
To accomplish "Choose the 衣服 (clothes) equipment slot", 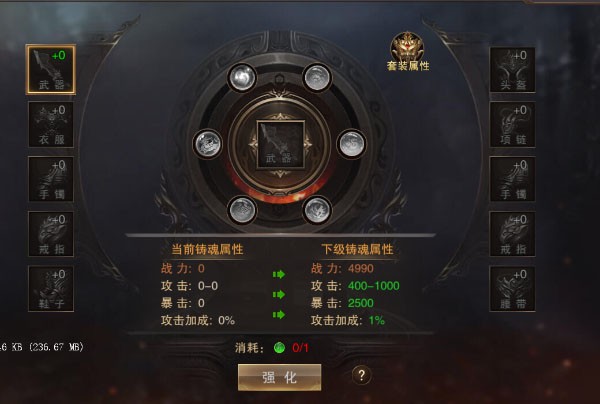I will point(50,125).
